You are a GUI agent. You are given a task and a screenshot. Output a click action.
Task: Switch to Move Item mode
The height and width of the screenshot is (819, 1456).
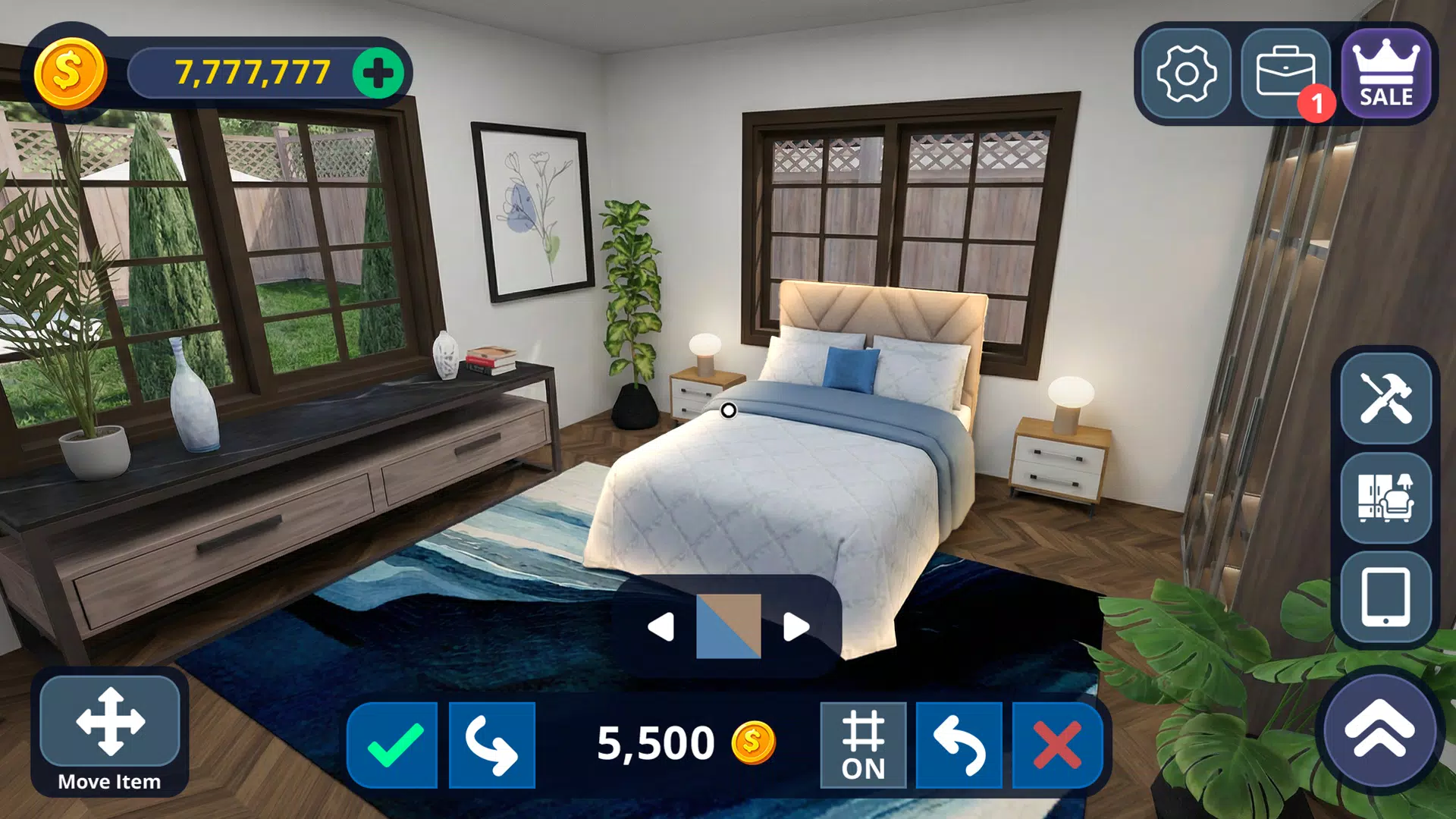pos(110,724)
